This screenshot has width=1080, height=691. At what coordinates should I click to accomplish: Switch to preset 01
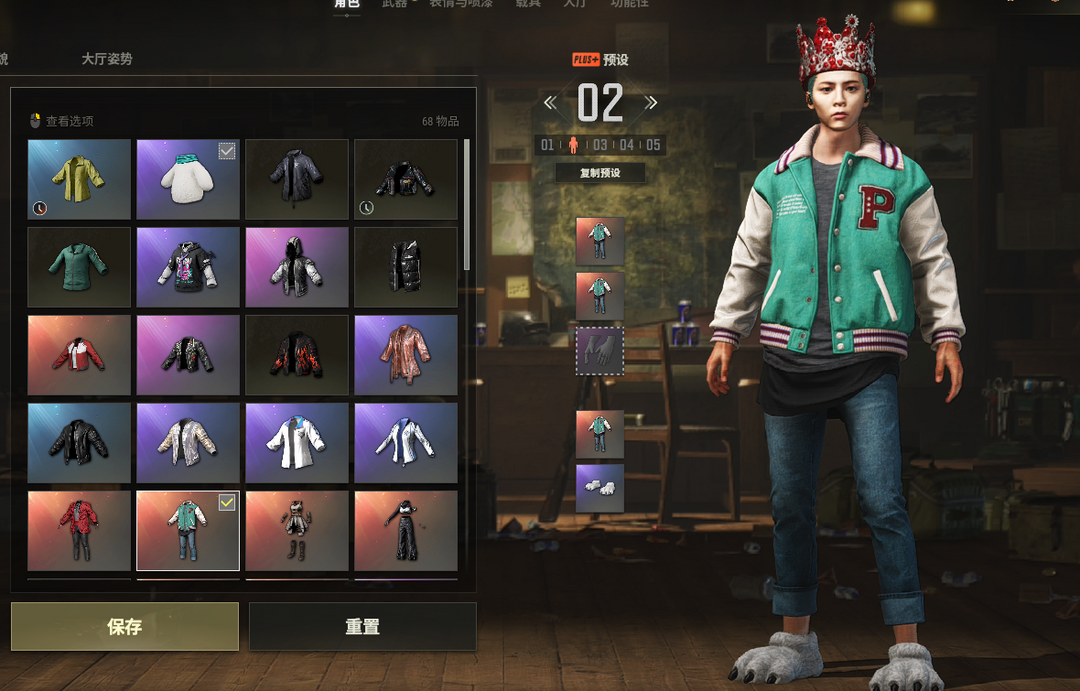coord(547,145)
